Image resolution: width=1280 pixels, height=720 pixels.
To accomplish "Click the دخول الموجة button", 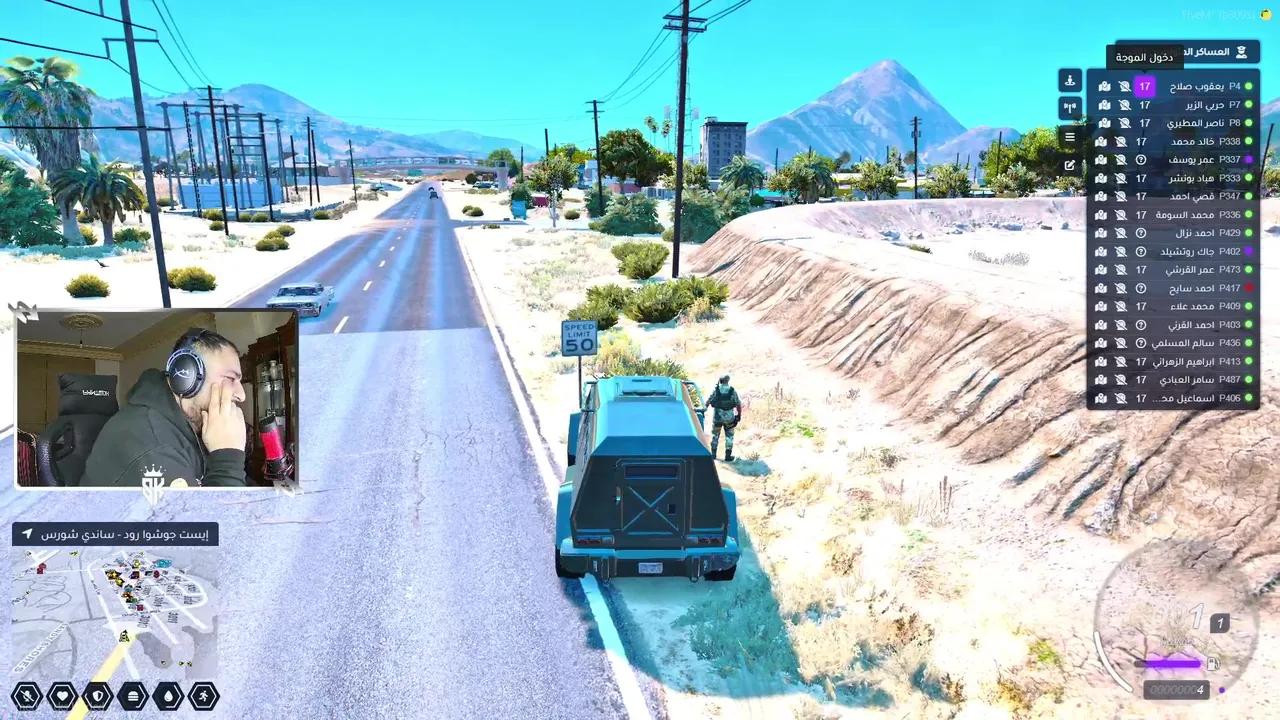I will click(1145, 58).
